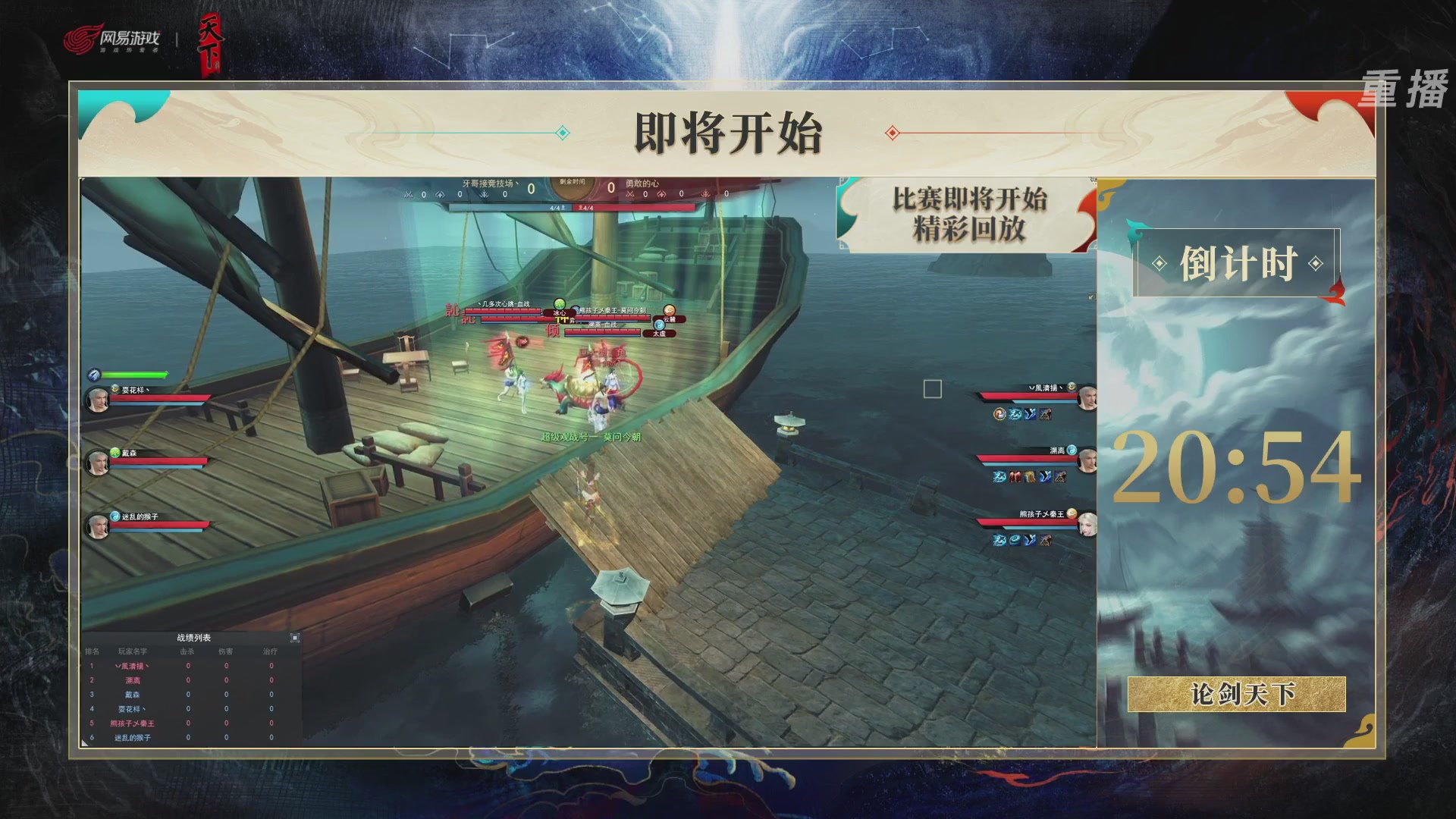Collapse the scoreboard using the bottom-left arrow
The image size is (1456, 819).
83,745
